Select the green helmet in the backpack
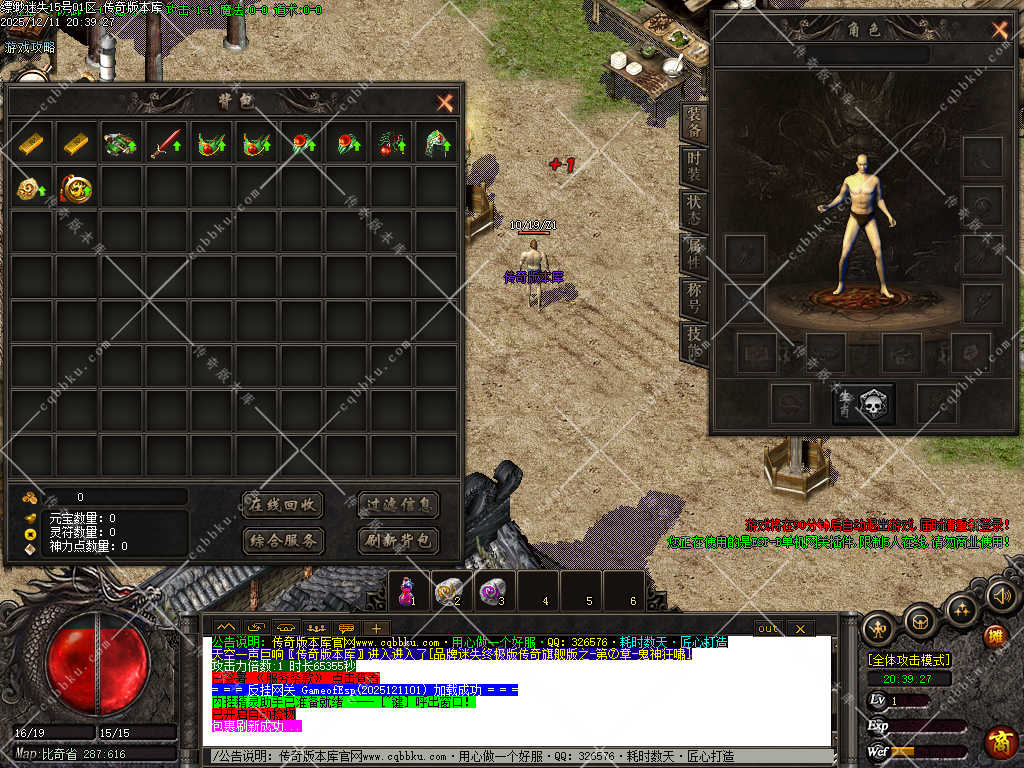The image size is (1024, 768). click(436, 143)
